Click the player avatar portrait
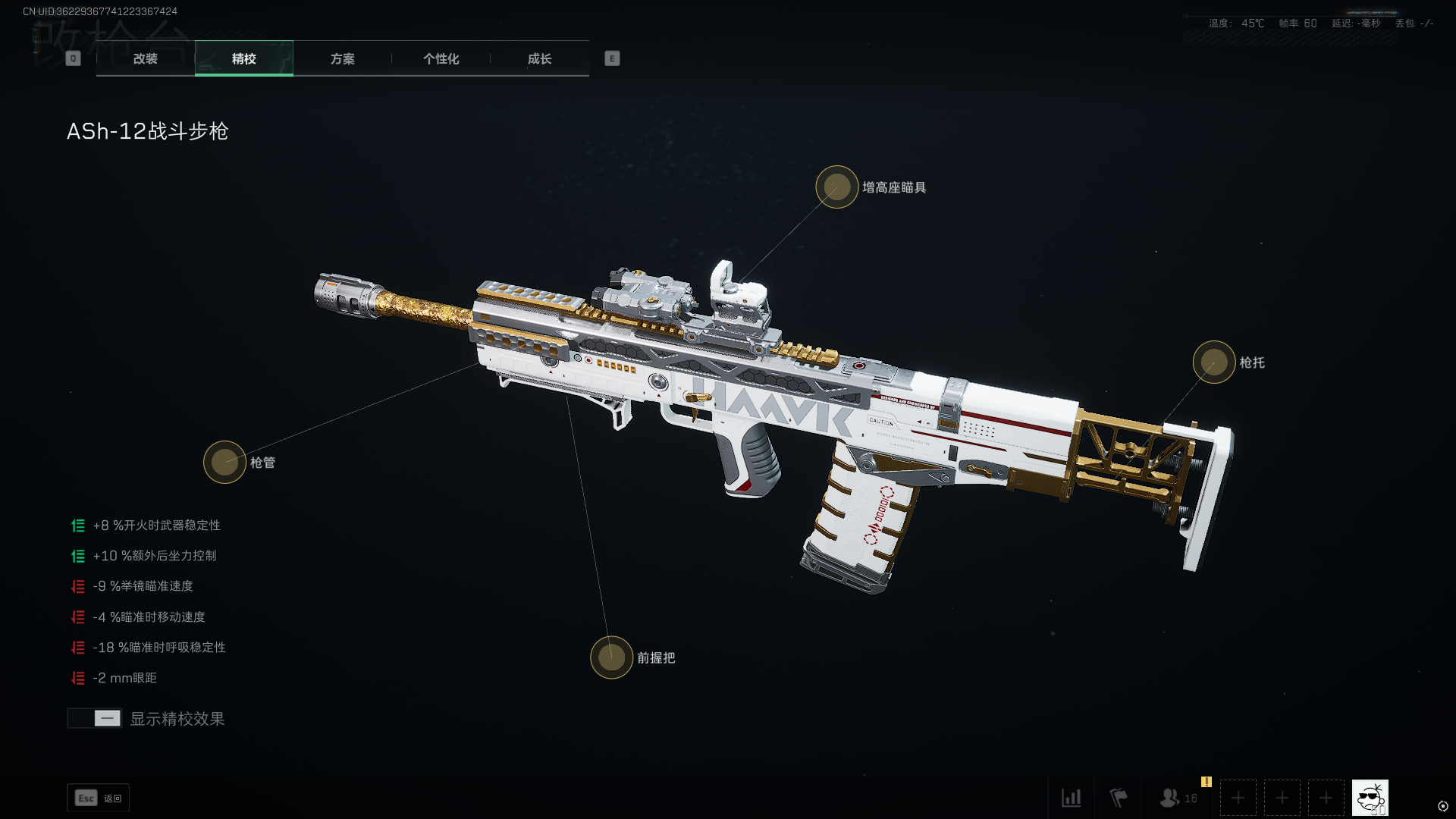The width and height of the screenshot is (1456, 819). tap(1370, 798)
